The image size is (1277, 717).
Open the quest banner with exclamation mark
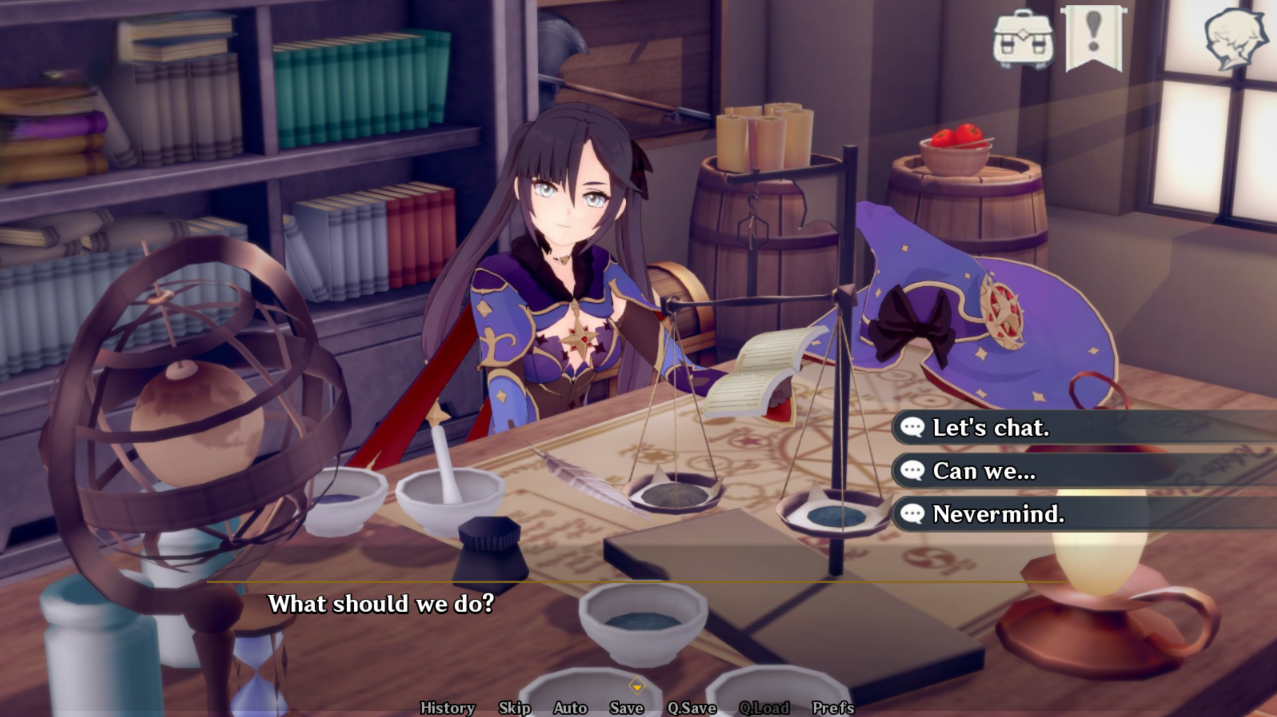pyautogui.click(x=1093, y=37)
